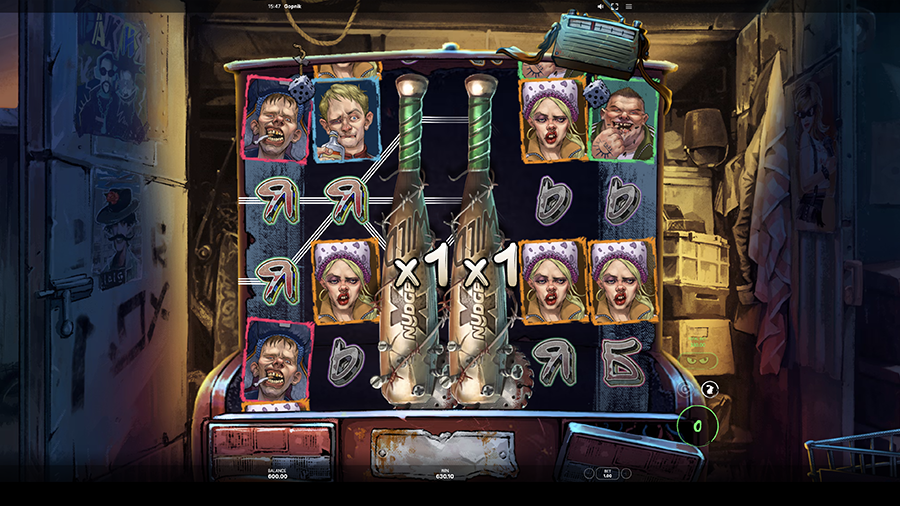
Task: Toggle the rabbit turbo spin icon
Action: (x=710, y=388)
